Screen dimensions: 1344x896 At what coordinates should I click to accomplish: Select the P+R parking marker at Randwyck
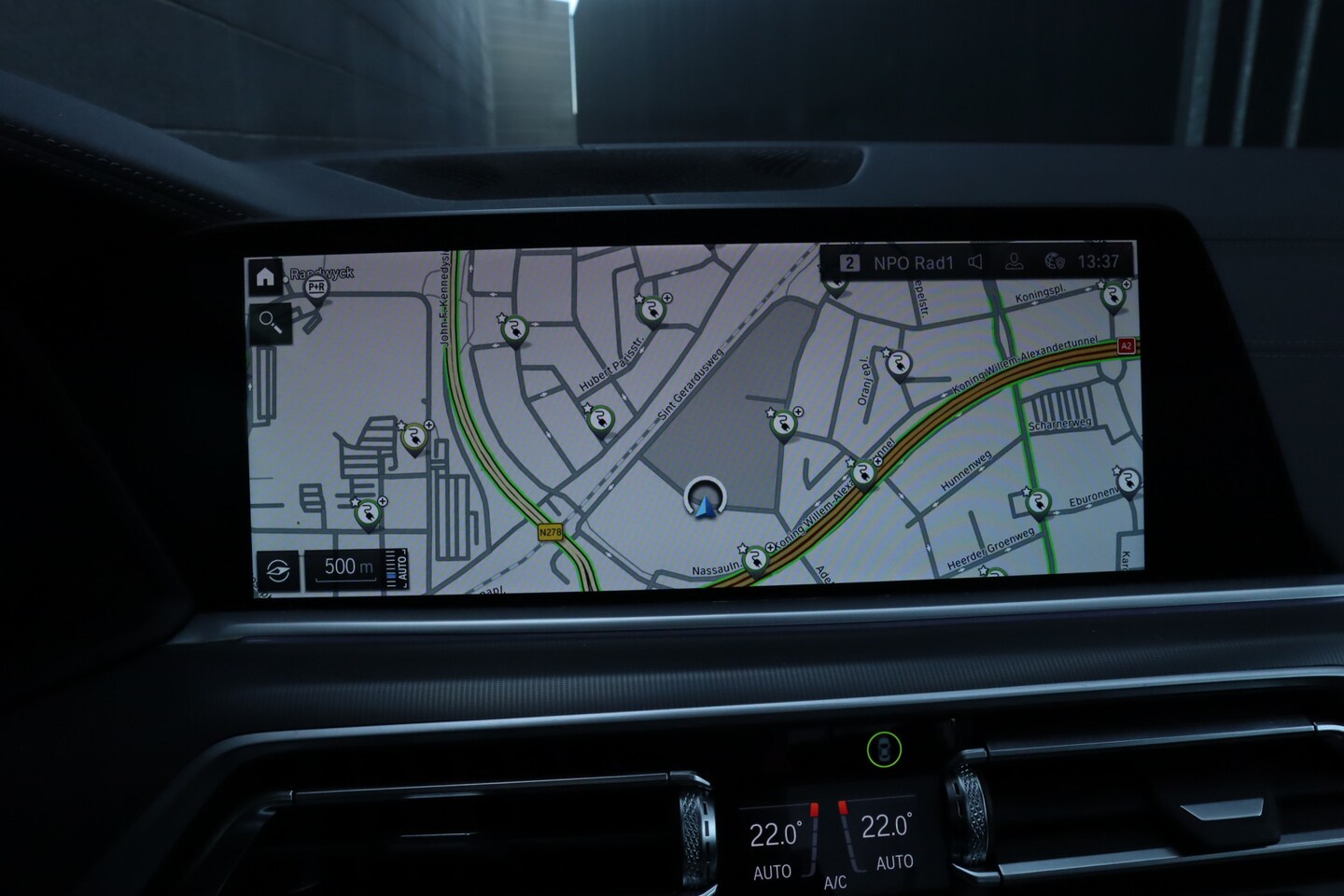tap(316, 288)
